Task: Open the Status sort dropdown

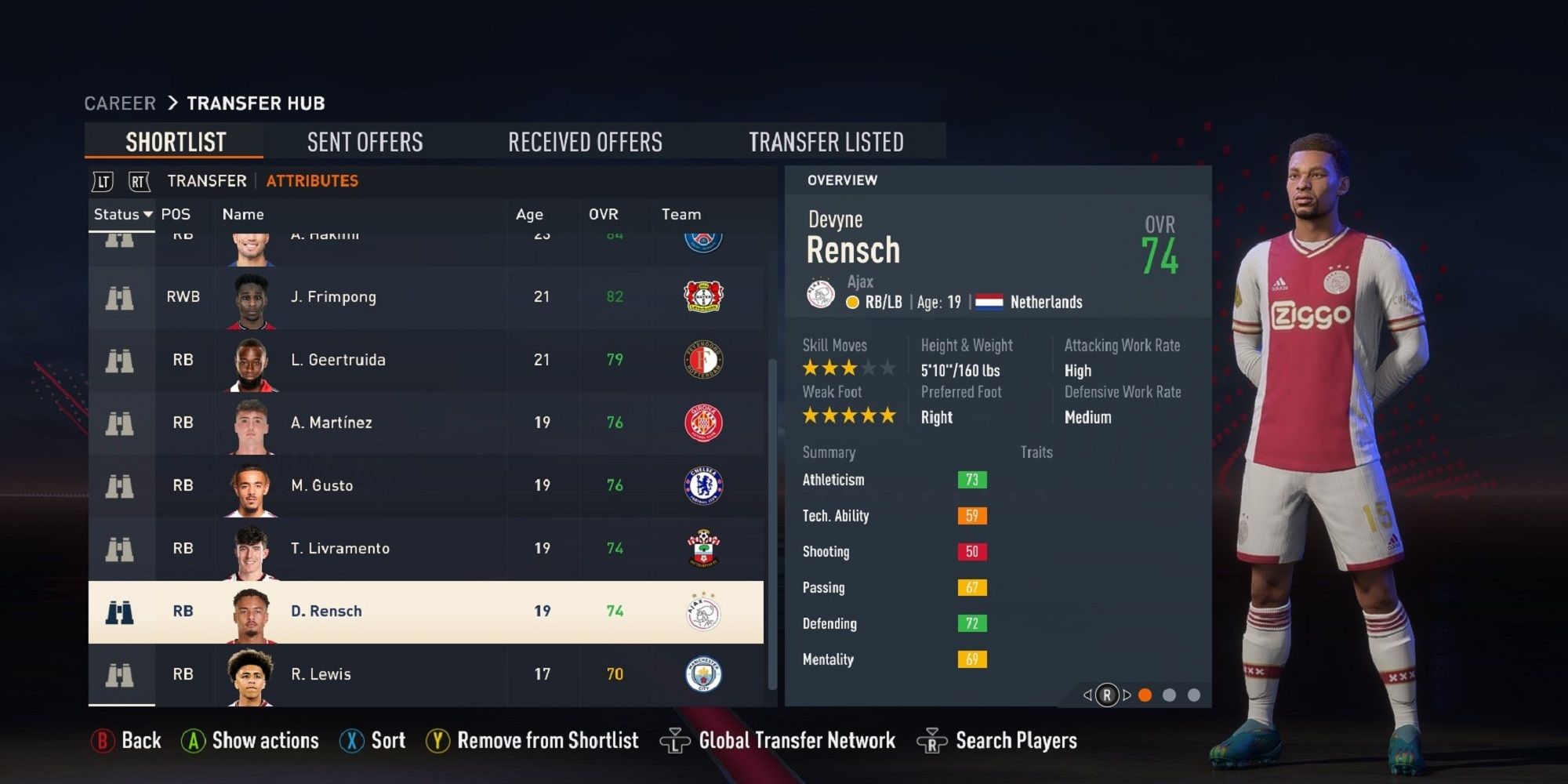Action: pos(122,214)
